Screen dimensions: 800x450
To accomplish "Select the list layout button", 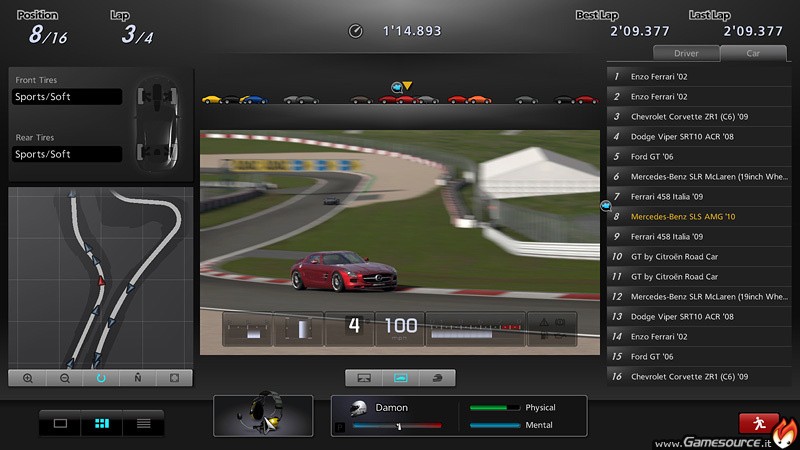I will (x=143, y=423).
